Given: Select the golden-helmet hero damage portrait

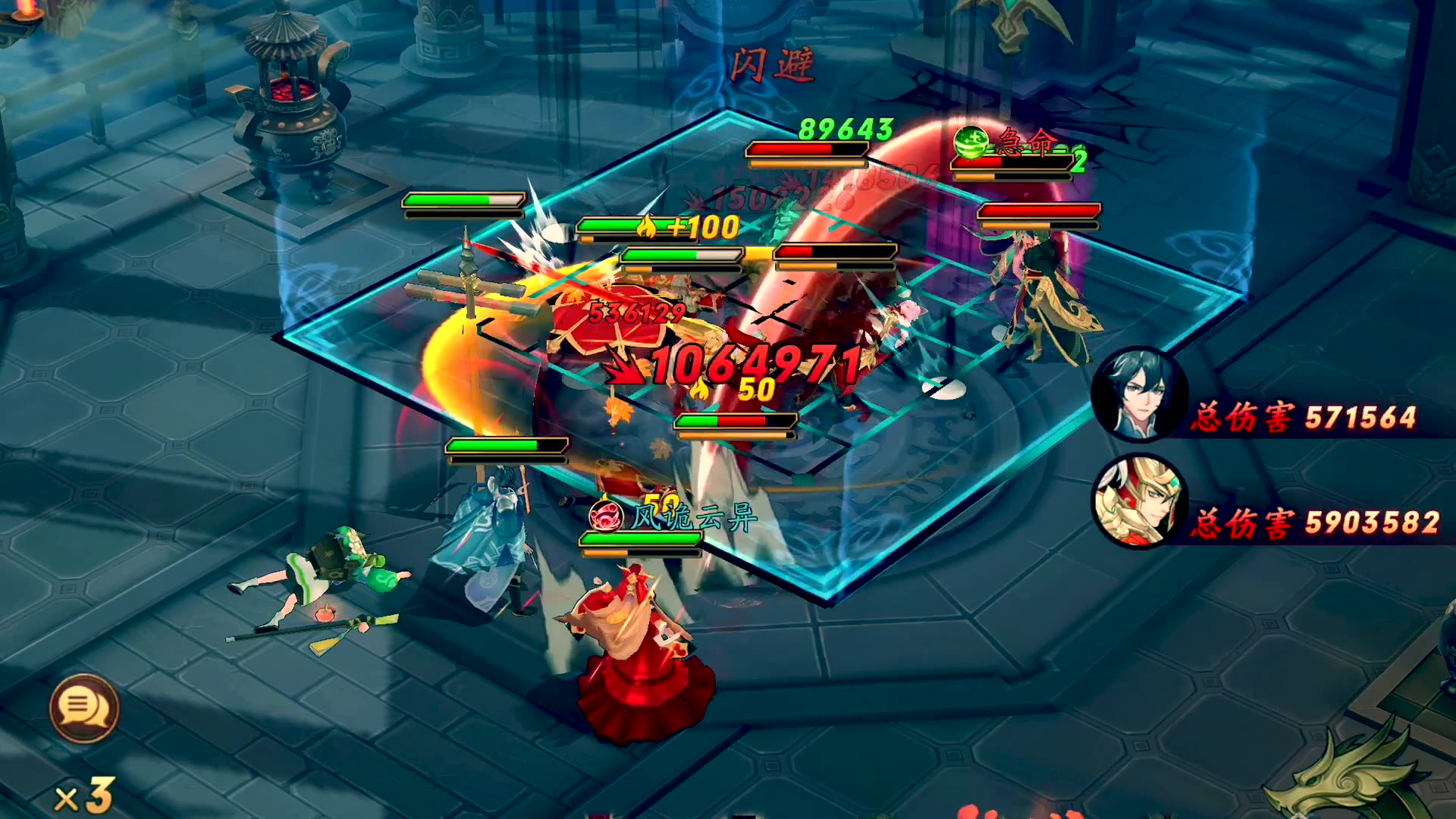Looking at the screenshot, I should click(1134, 503).
